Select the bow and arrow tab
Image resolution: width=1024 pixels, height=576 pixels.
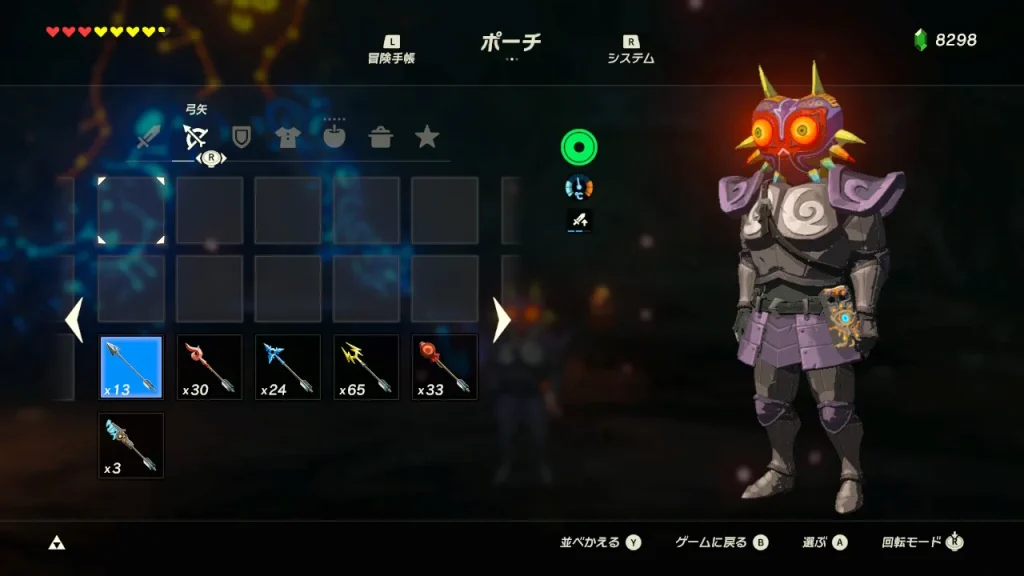click(195, 137)
